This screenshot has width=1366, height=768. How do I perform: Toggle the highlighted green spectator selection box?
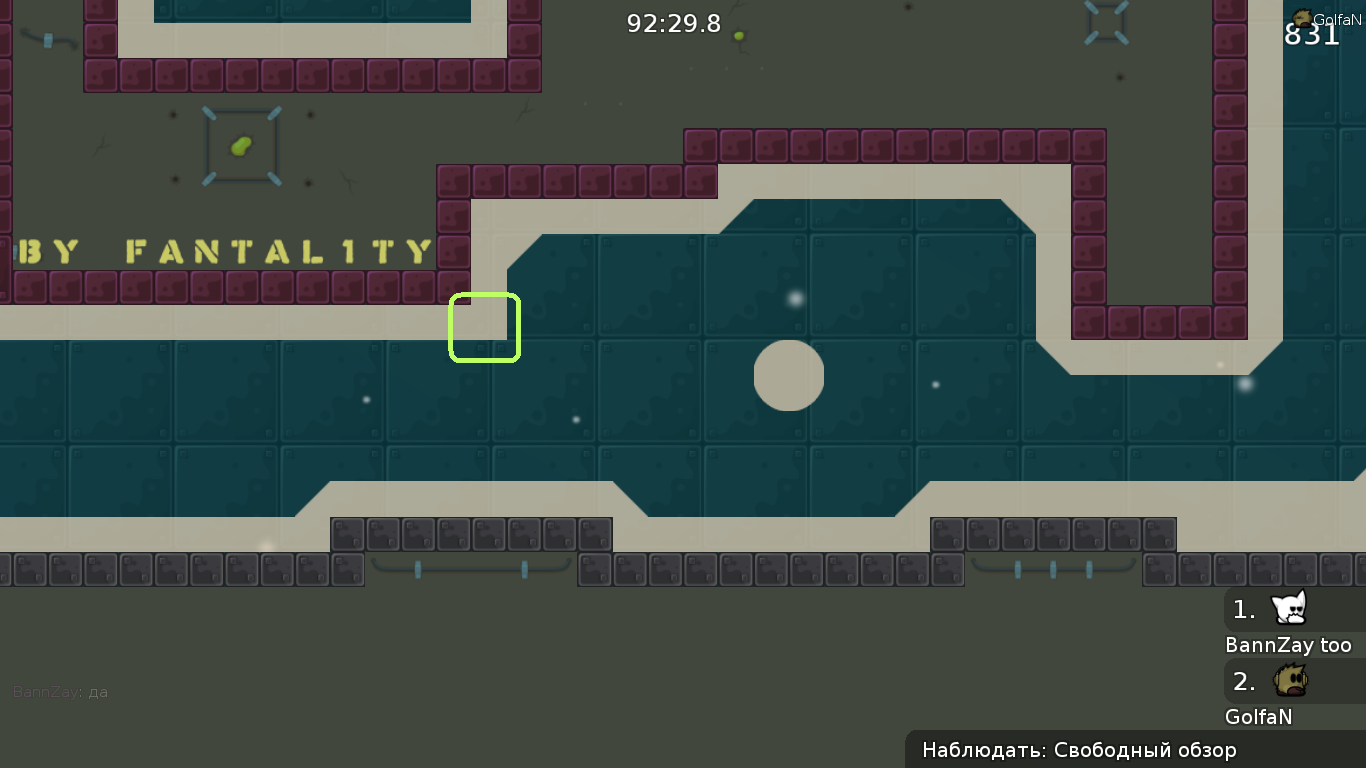pyautogui.click(x=485, y=327)
